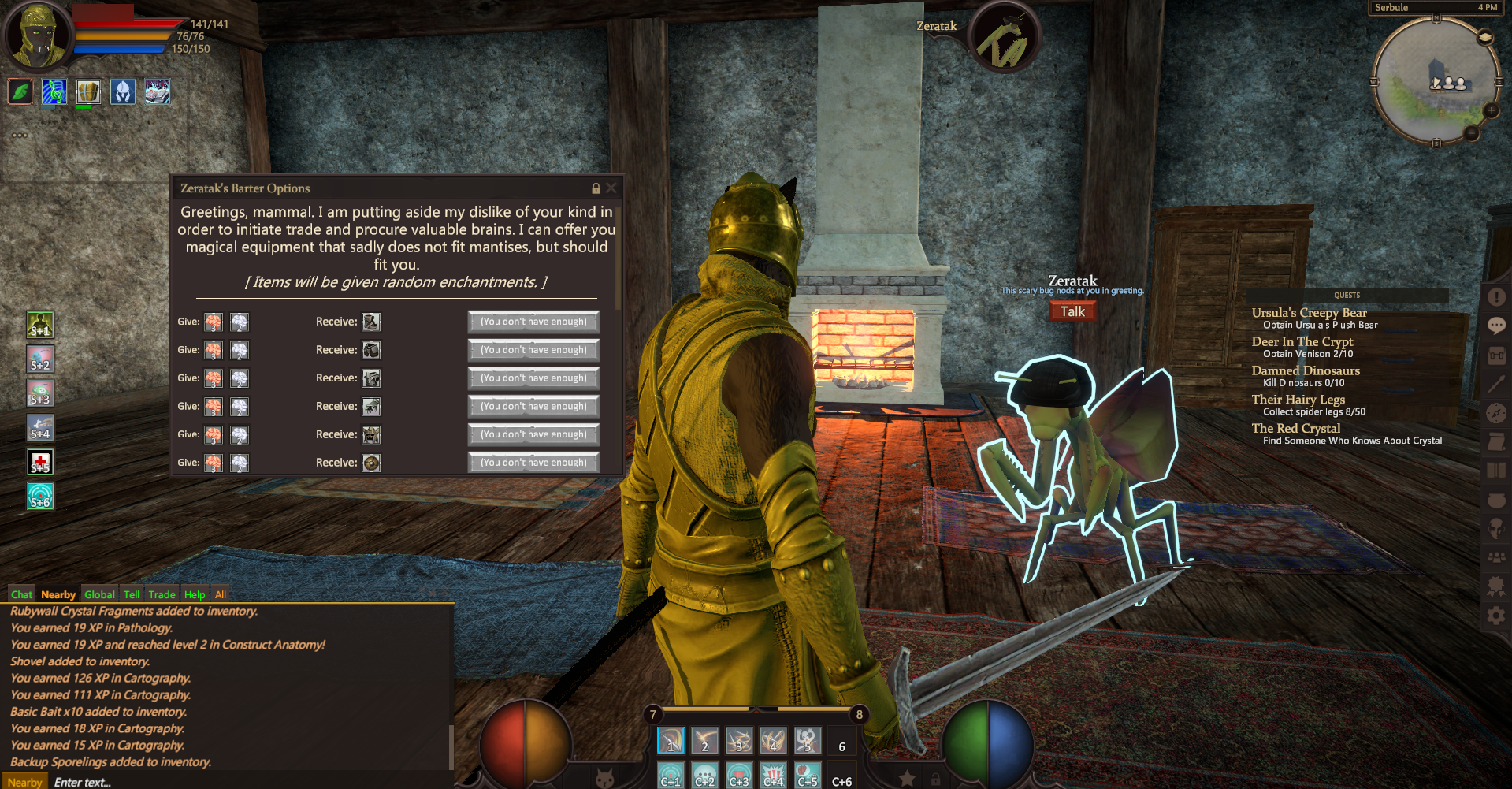This screenshot has height=789, width=1512.
Task: Click the exclamation mark icon on right sidebar
Action: pyautogui.click(x=1496, y=298)
